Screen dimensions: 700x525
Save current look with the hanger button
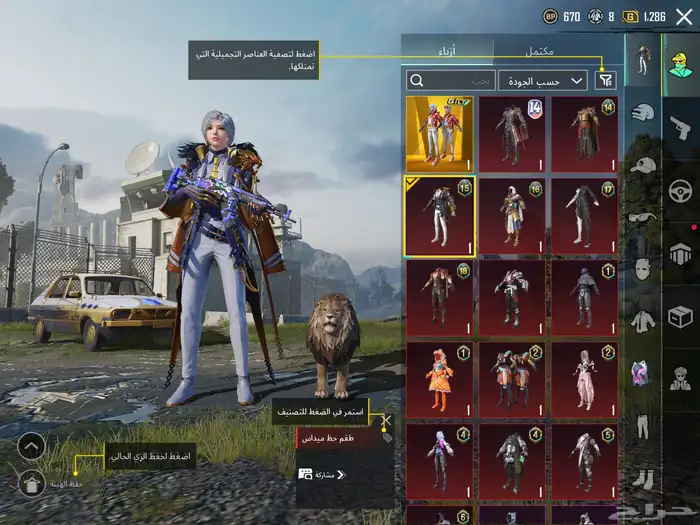tap(31, 483)
